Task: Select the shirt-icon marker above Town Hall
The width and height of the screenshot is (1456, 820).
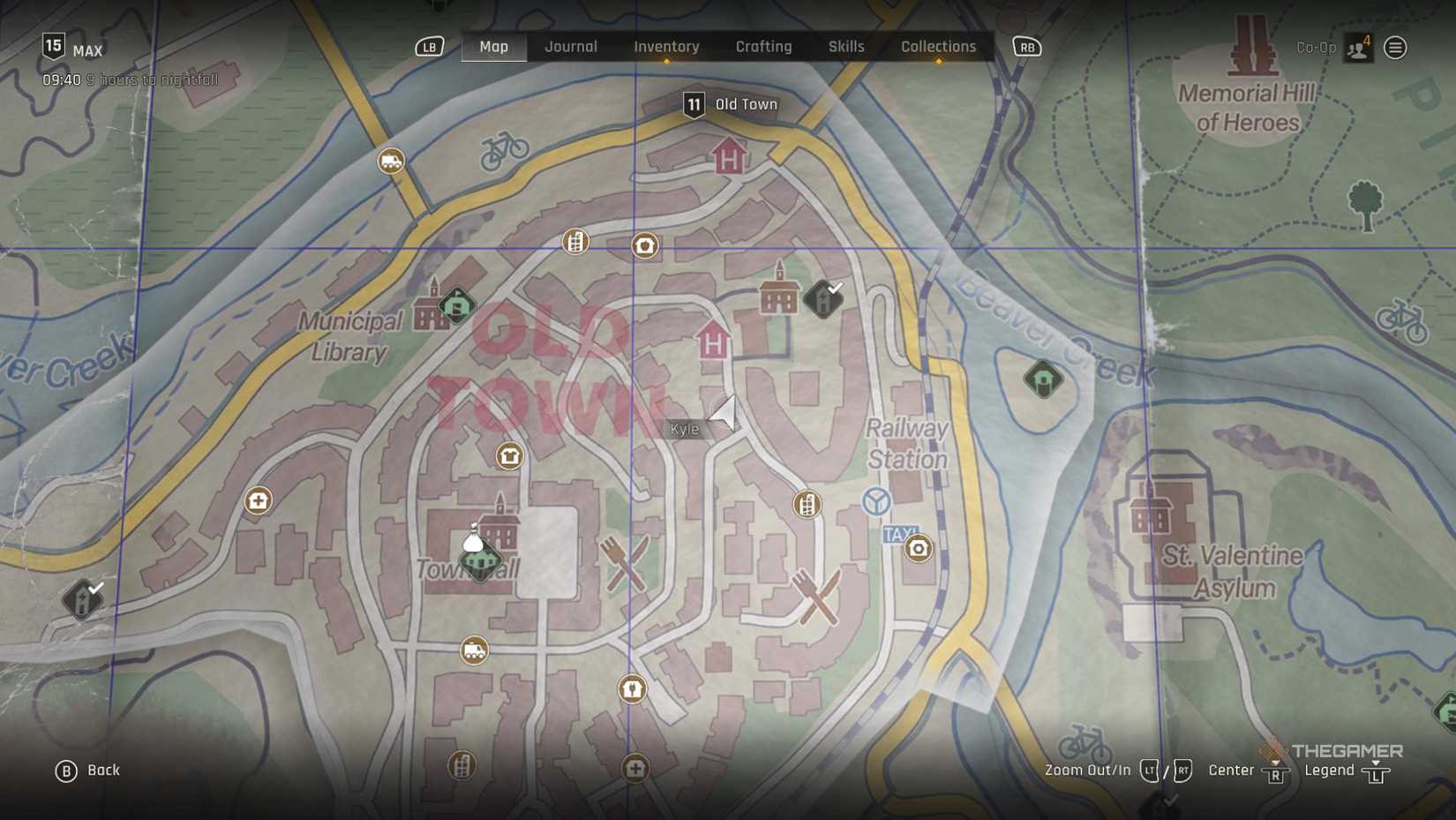Action: click(509, 455)
